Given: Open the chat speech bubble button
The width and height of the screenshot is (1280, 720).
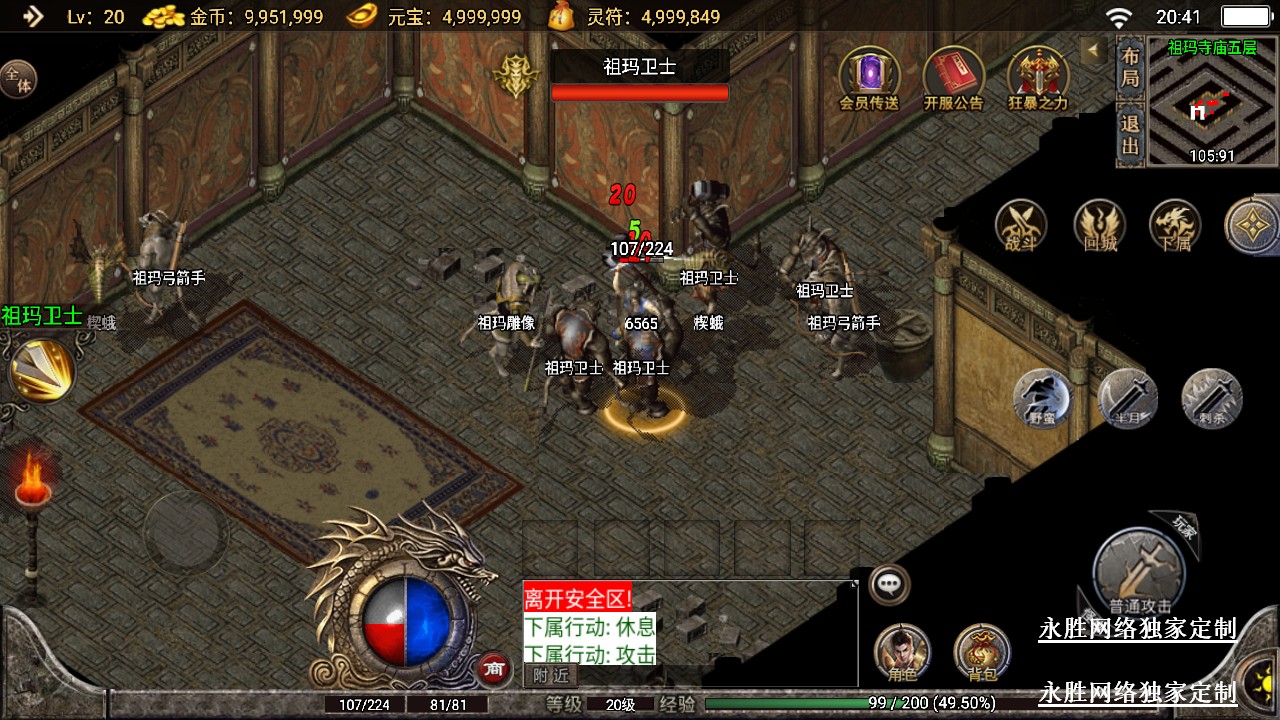Looking at the screenshot, I should point(888,584).
